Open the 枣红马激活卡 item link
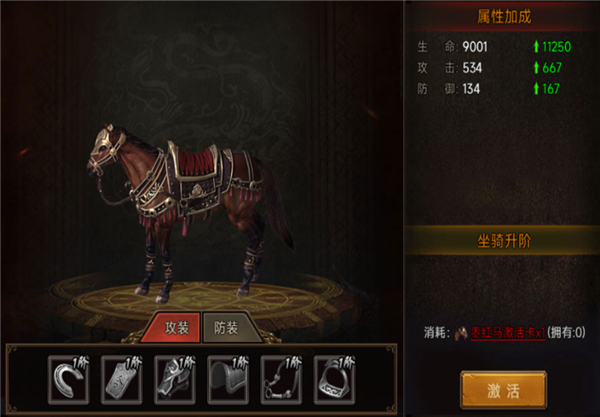The height and width of the screenshot is (417, 600). click(502, 333)
